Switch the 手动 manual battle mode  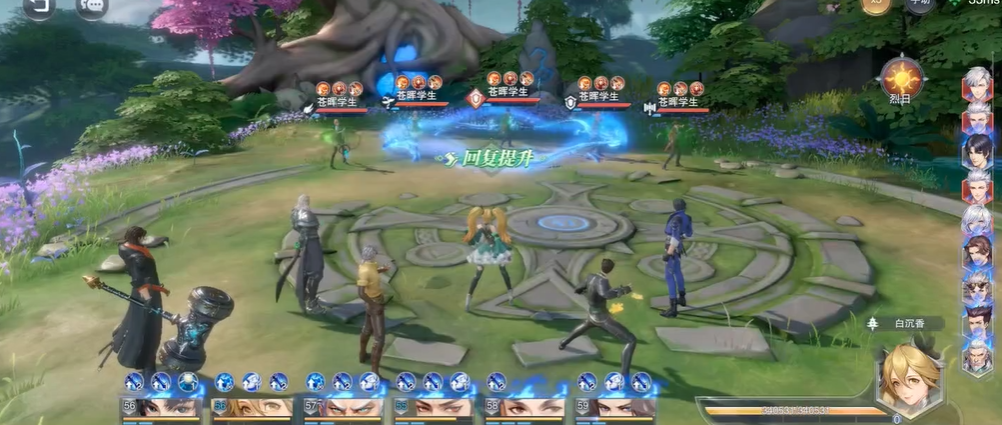(919, 4)
